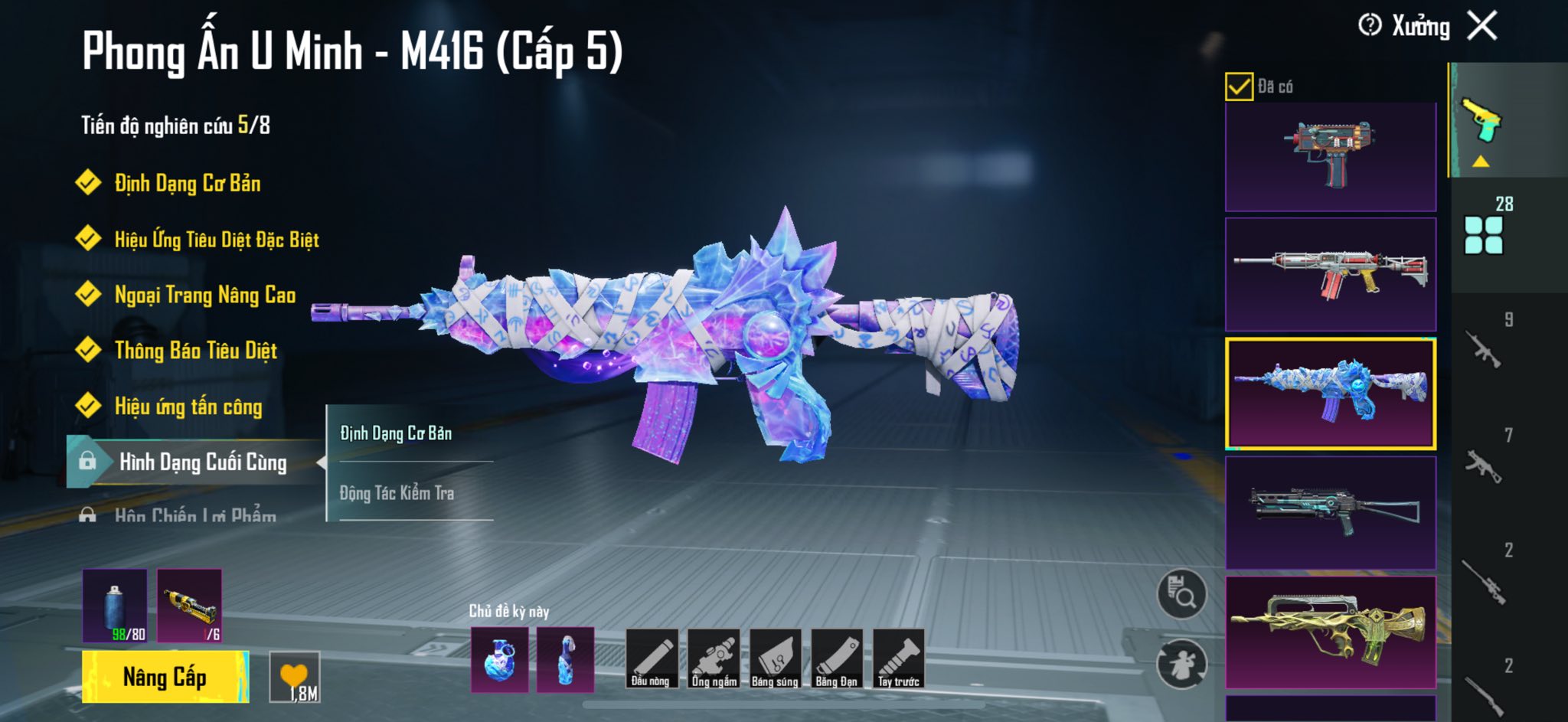Image resolution: width=1568 pixels, height=722 pixels.
Task: Open the magnifier inspect weapon button
Action: pyautogui.click(x=1181, y=594)
